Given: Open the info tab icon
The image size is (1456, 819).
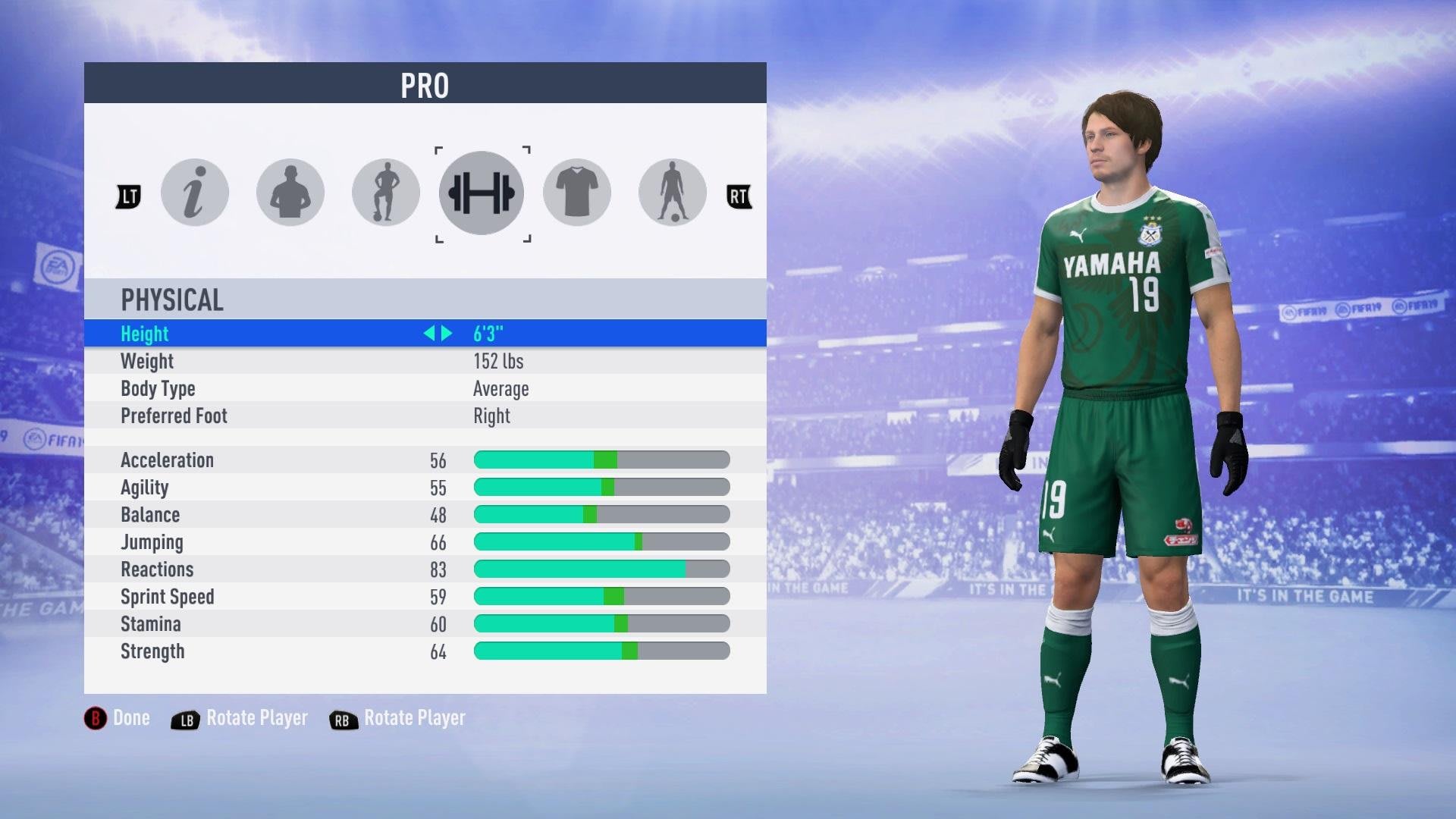Looking at the screenshot, I should click(x=195, y=193).
